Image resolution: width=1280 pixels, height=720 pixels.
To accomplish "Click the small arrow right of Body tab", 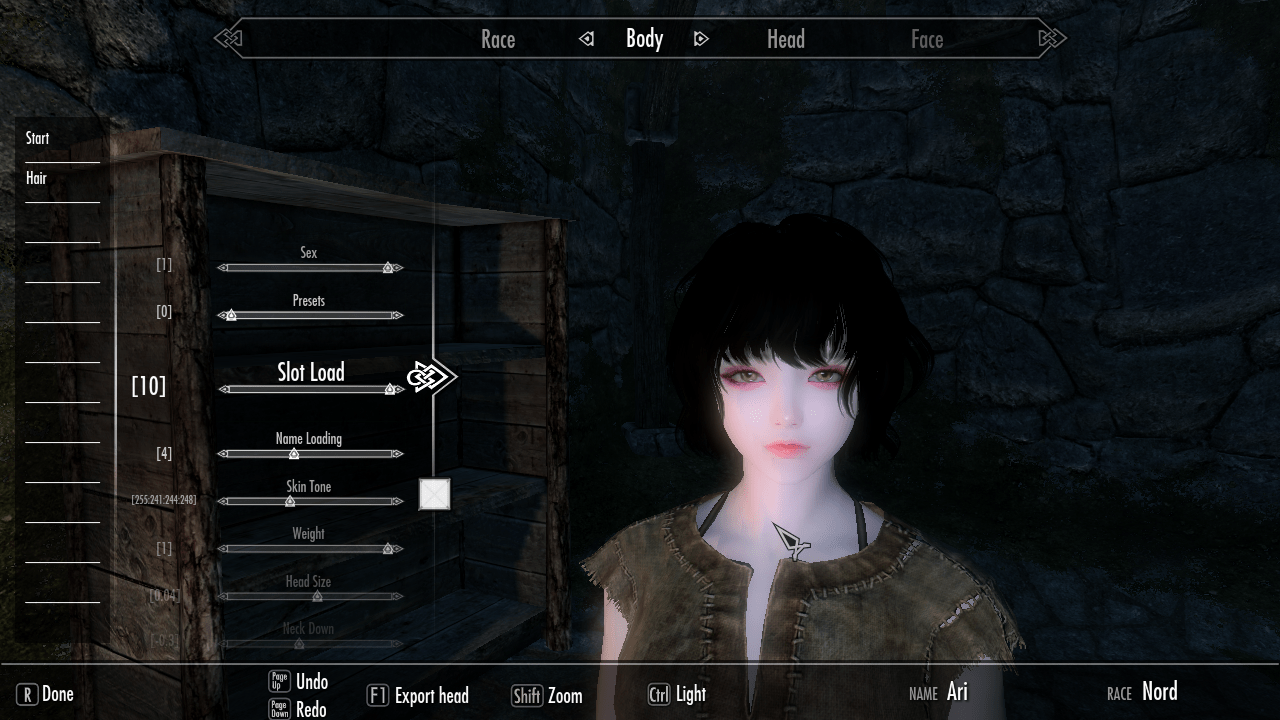I will tap(701, 38).
